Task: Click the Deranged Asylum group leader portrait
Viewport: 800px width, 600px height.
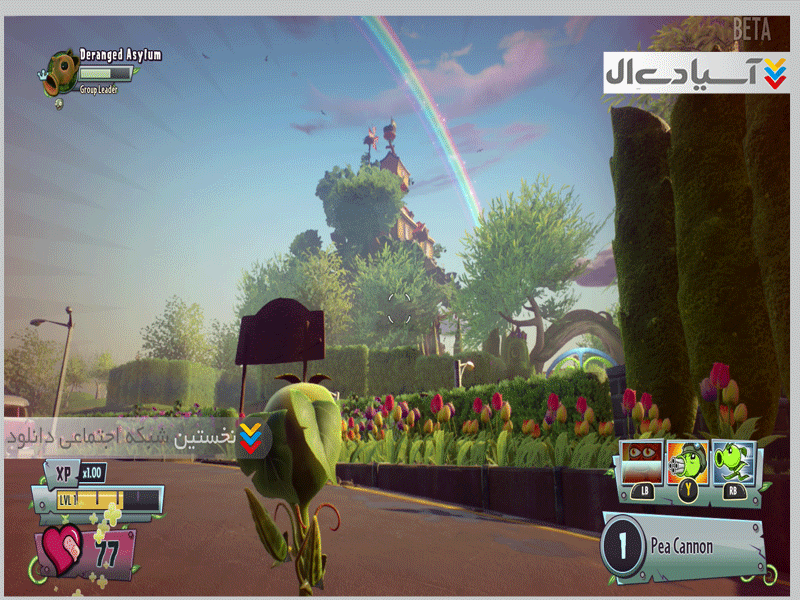Action: point(57,69)
